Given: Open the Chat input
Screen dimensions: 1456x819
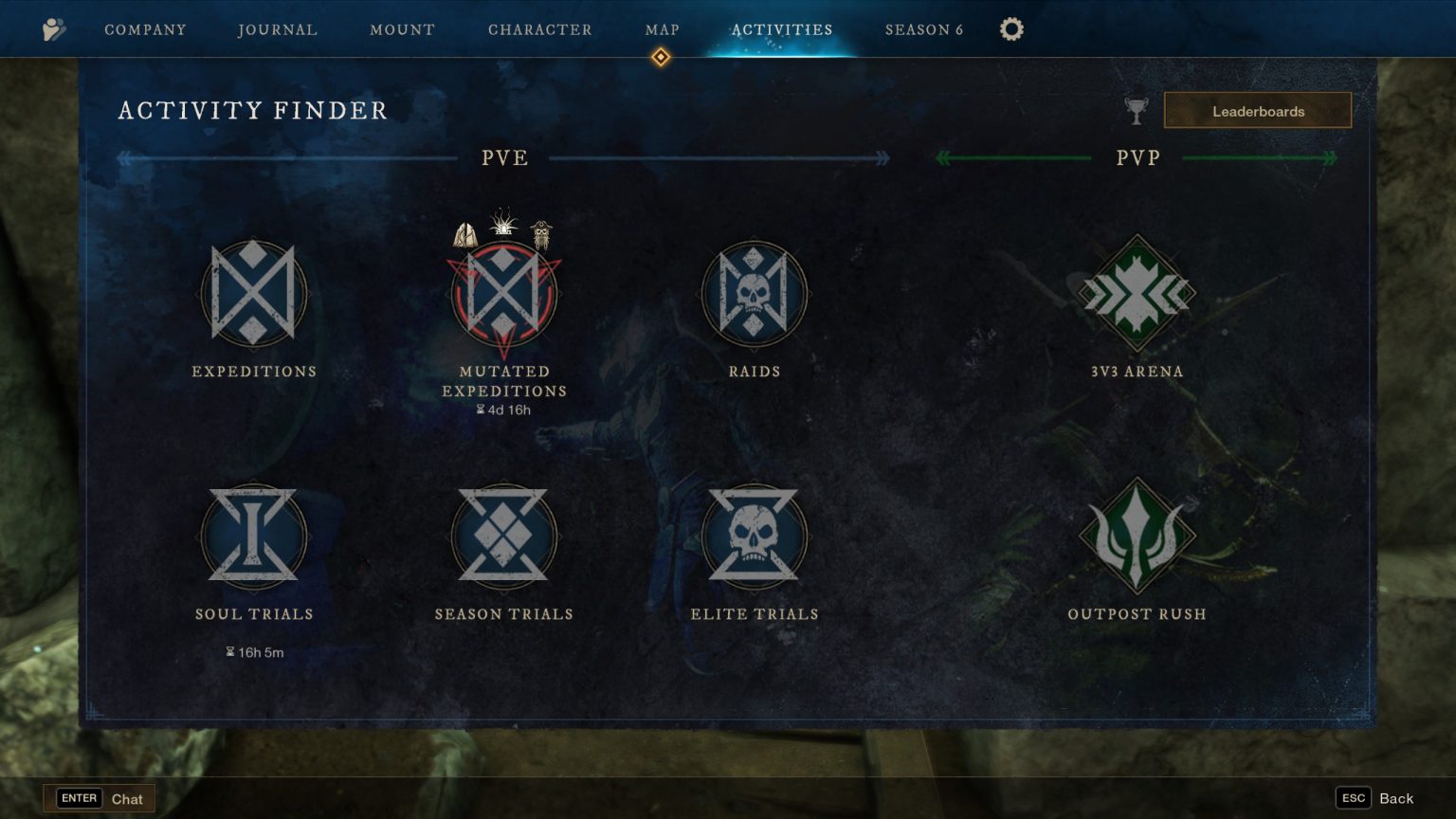Looking at the screenshot, I should tap(100, 798).
